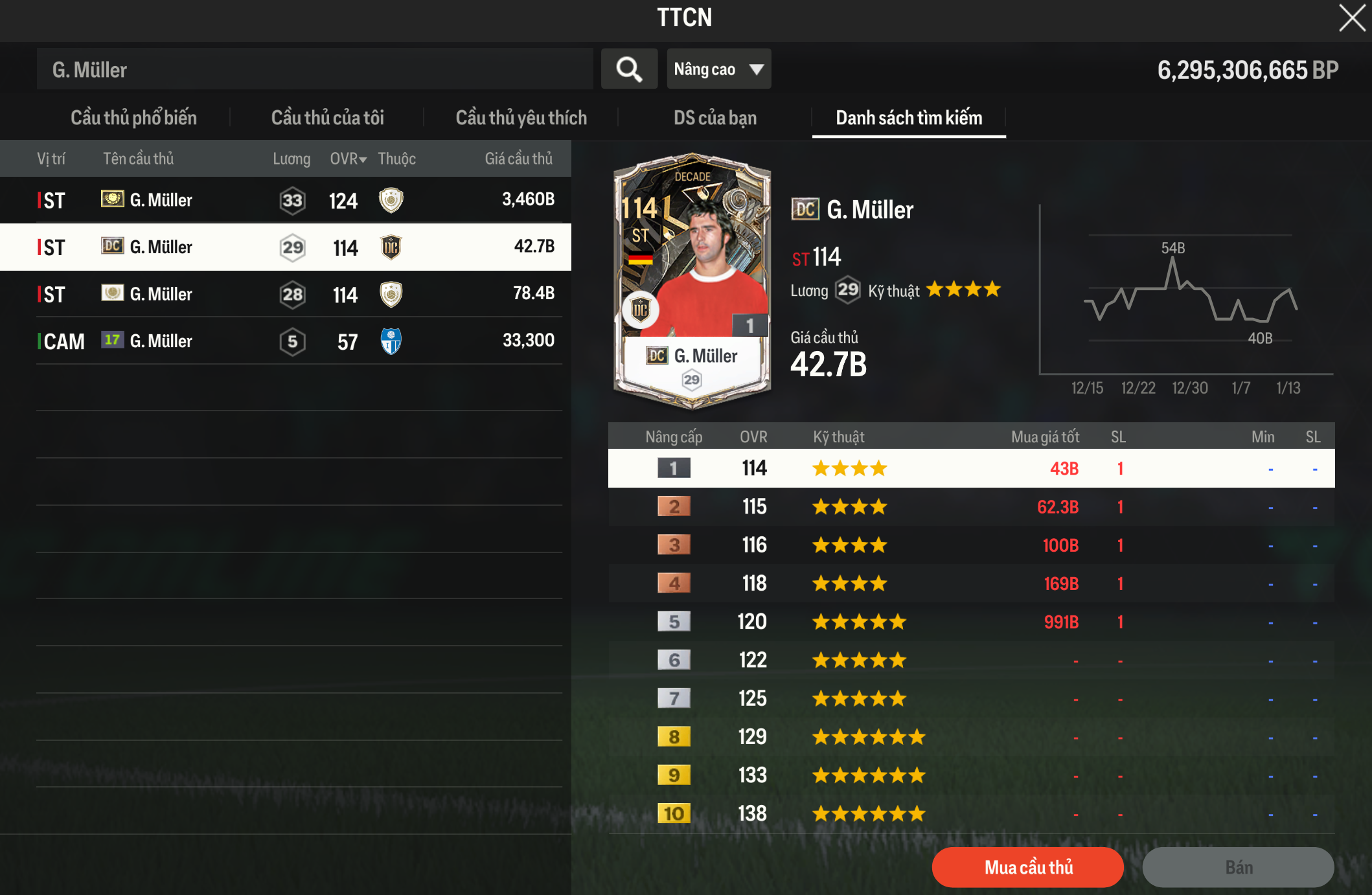This screenshot has height=895, width=1372.
Task: Open the Nâng cao dropdown
Action: pos(718,69)
